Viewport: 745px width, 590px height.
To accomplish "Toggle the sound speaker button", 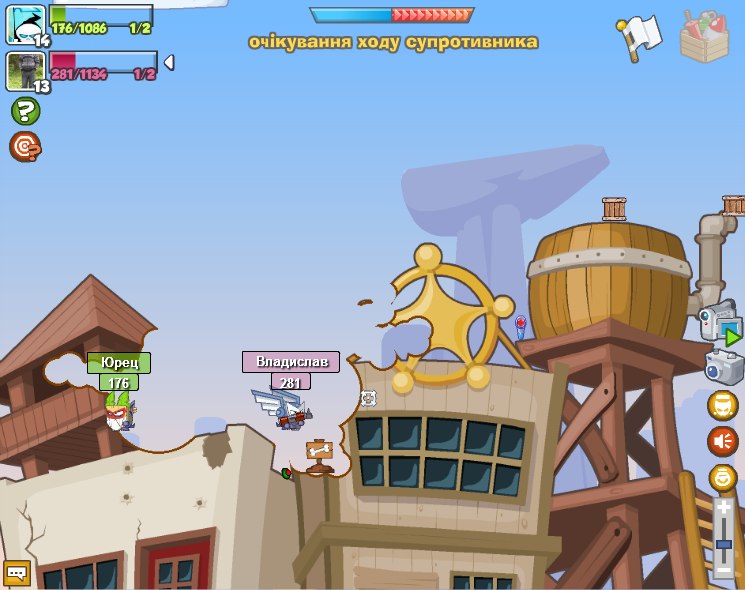I will coord(722,441).
